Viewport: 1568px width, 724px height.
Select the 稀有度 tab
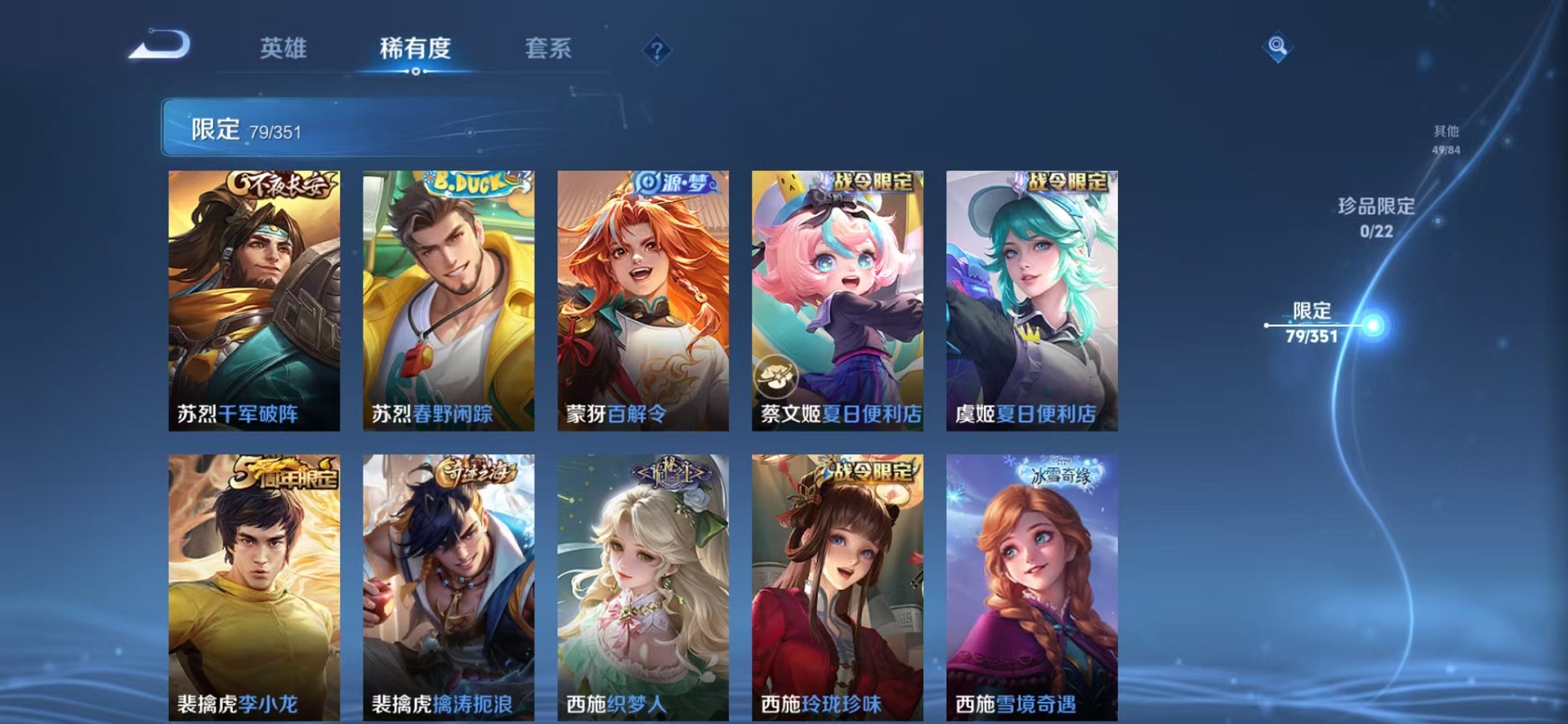(417, 49)
